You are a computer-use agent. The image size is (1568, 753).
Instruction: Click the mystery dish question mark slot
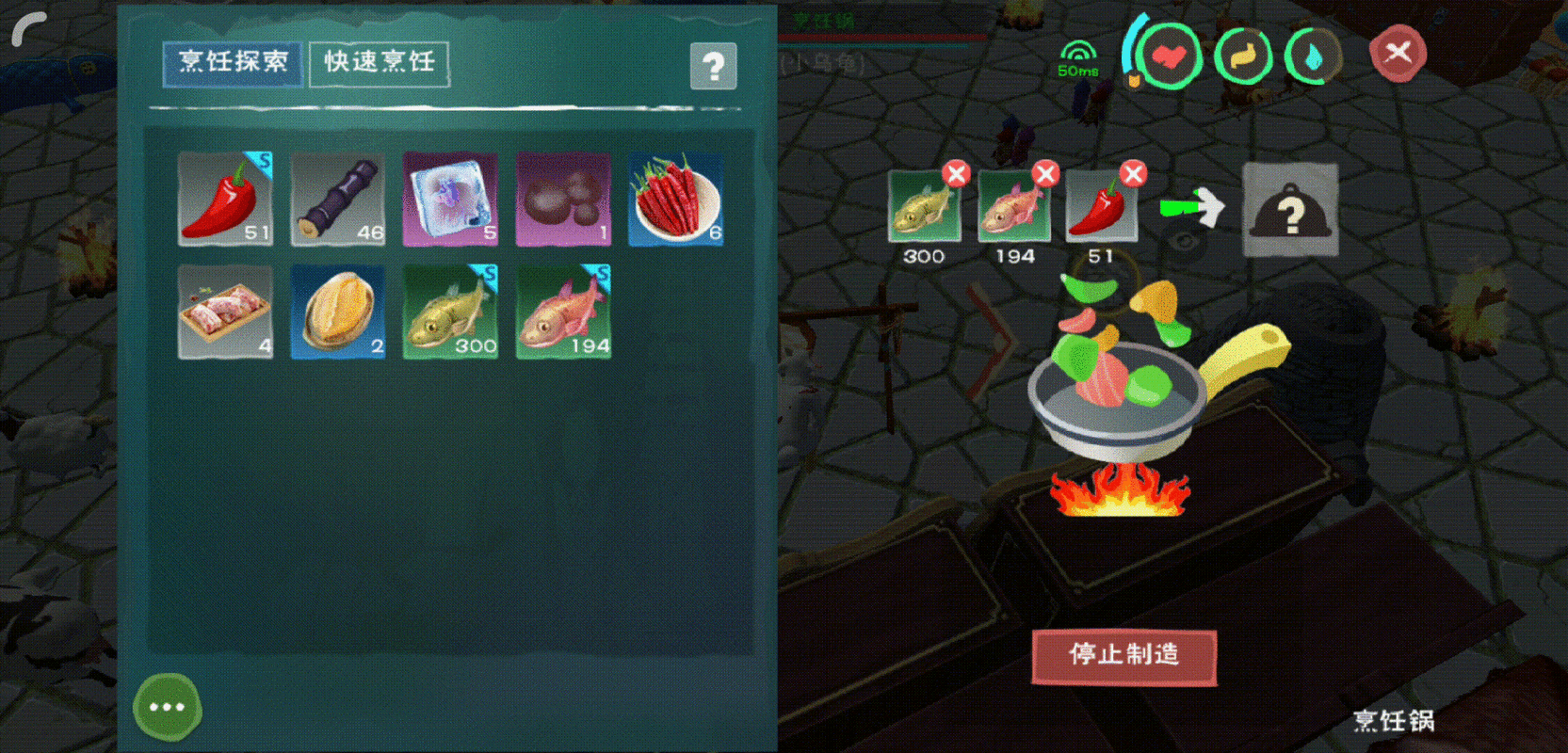(1291, 210)
